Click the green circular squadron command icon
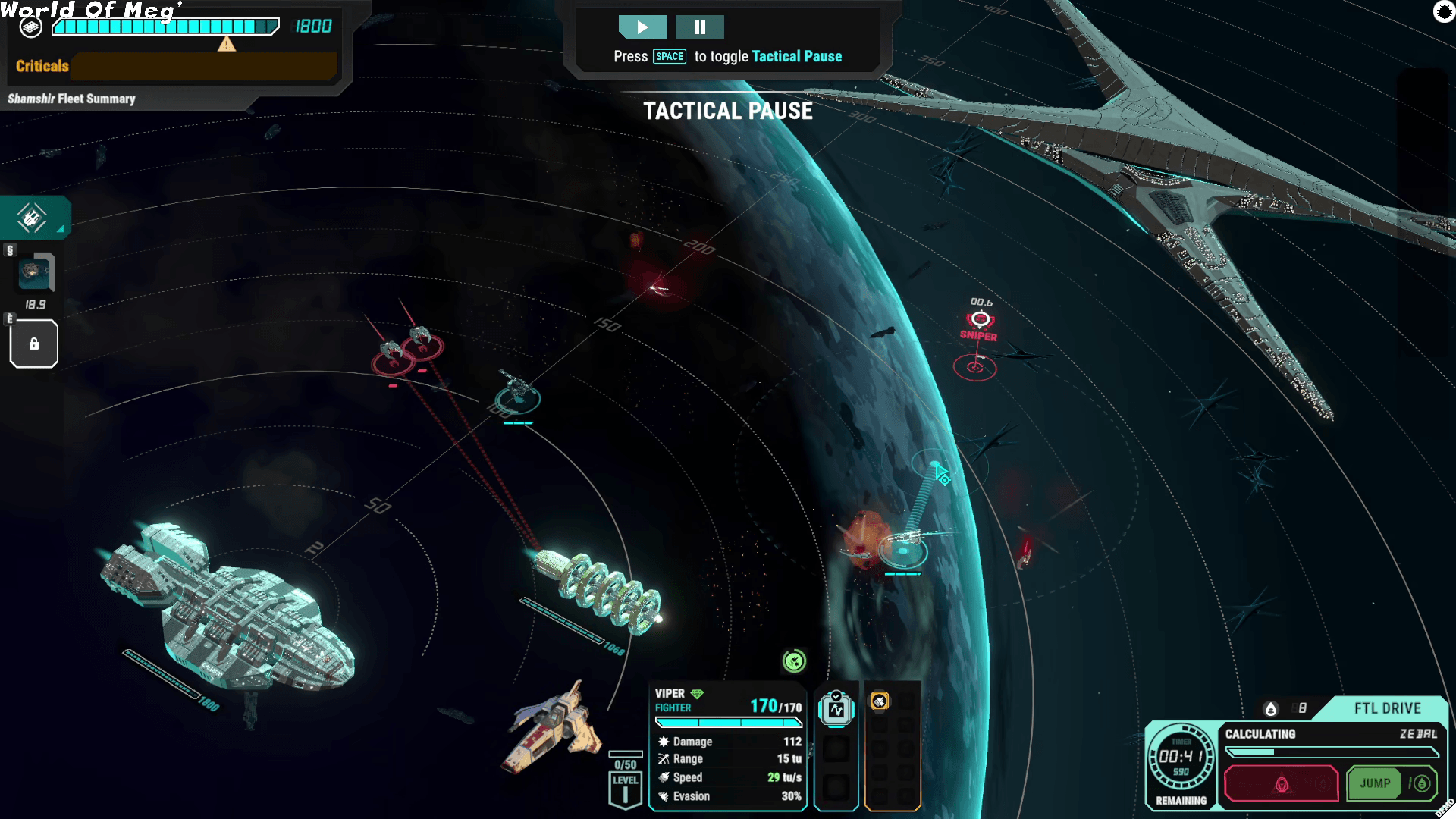This screenshot has height=819, width=1456. click(x=794, y=661)
